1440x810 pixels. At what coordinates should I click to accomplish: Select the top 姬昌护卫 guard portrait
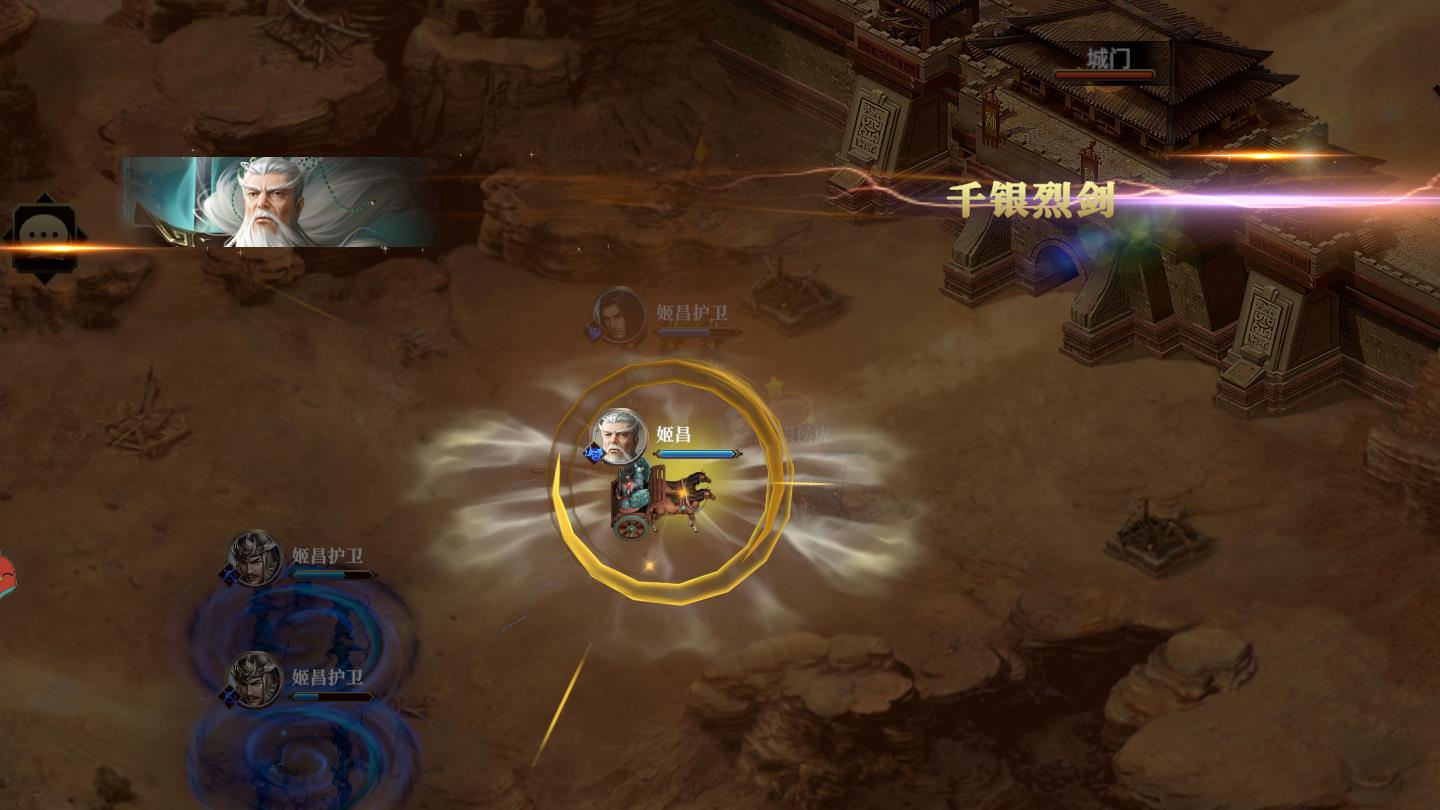pos(618,315)
